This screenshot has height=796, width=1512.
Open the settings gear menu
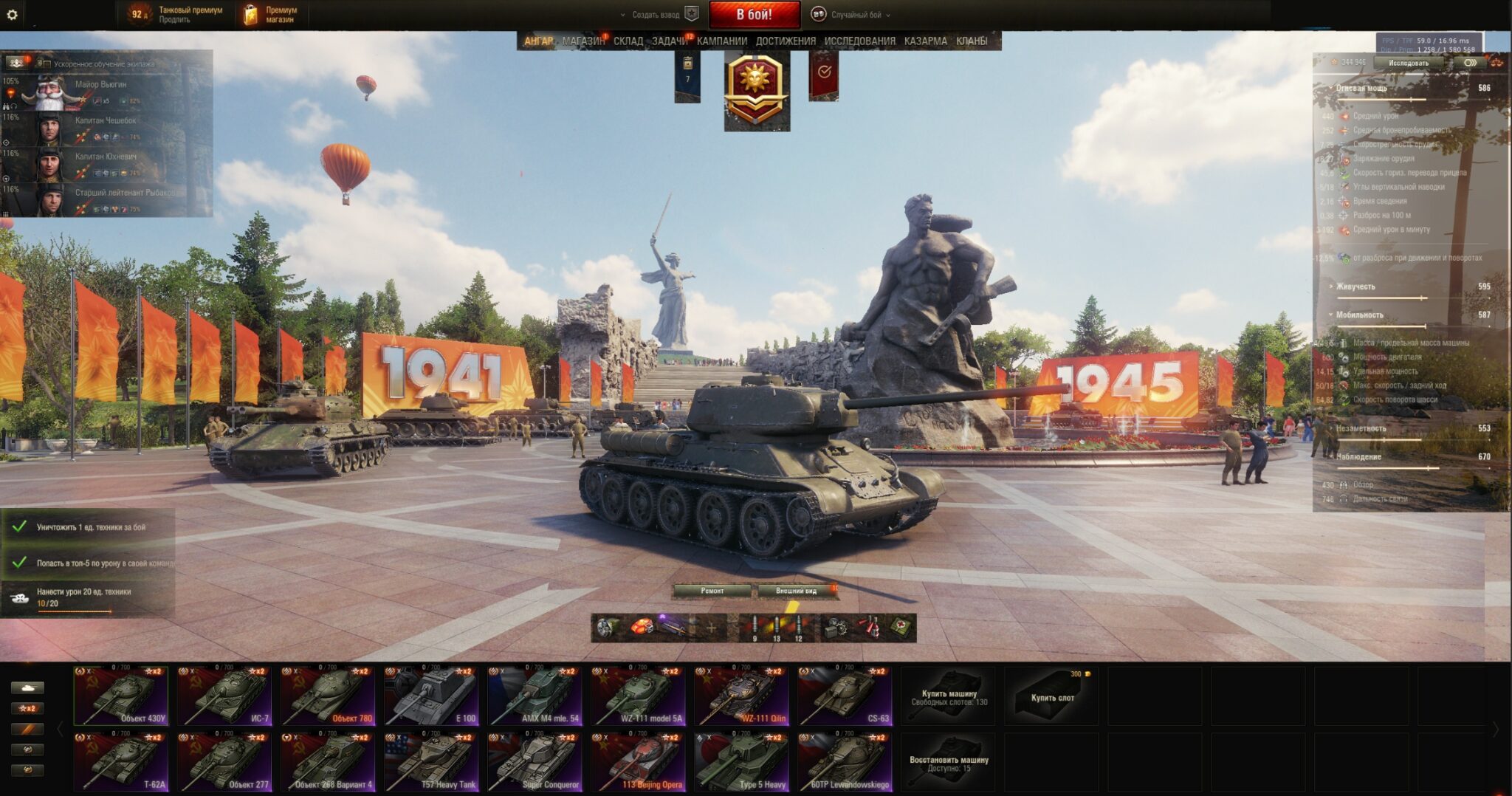(x=12, y=14)
